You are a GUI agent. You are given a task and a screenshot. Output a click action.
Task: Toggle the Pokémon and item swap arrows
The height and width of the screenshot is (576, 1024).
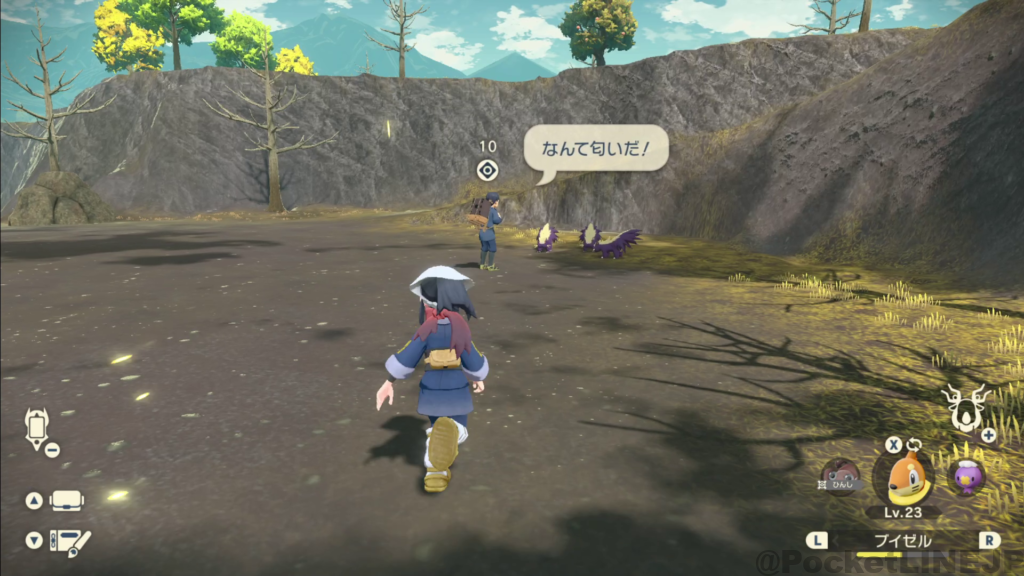[914, 444]
